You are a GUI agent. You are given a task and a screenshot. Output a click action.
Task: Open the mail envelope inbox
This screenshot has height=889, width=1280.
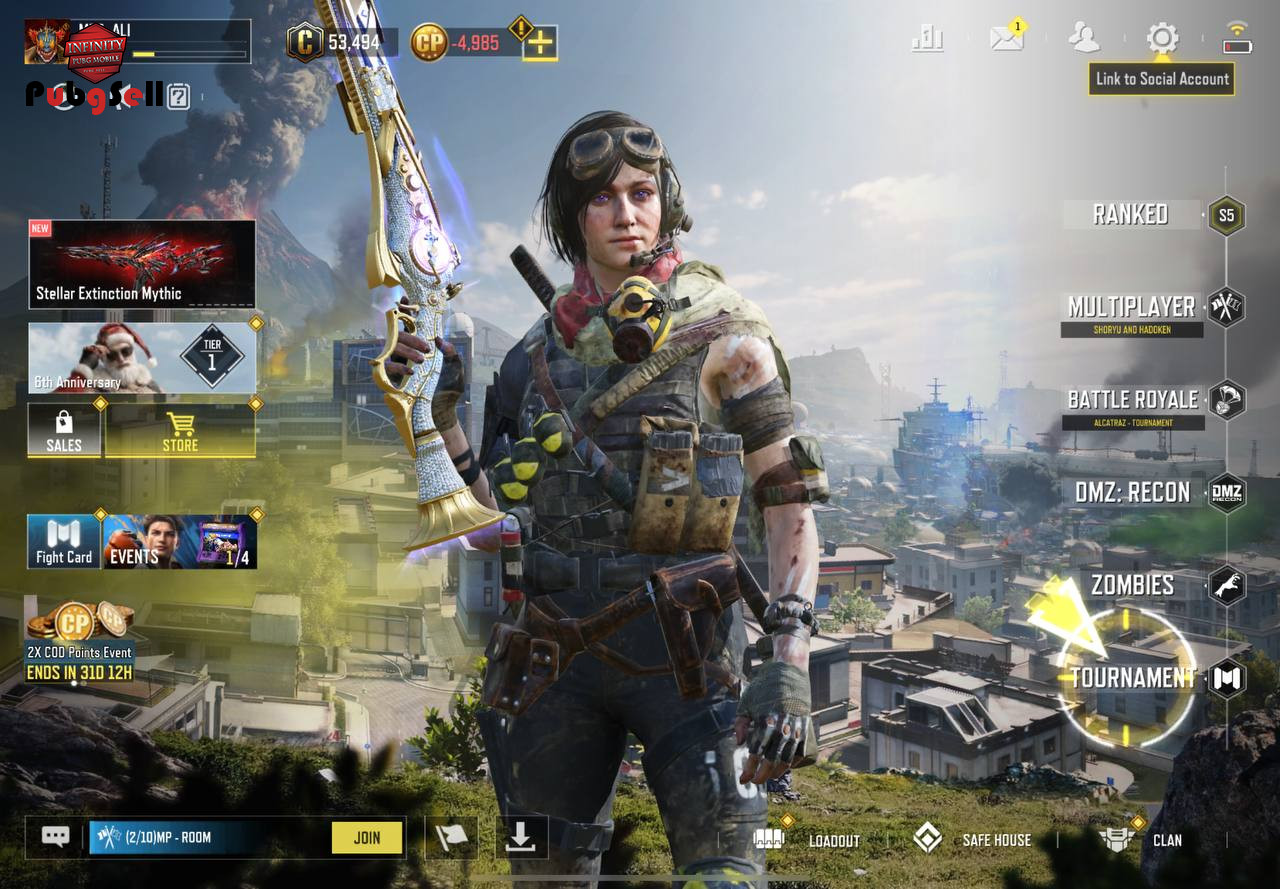pyautogui.click(x=1006, y=38)
